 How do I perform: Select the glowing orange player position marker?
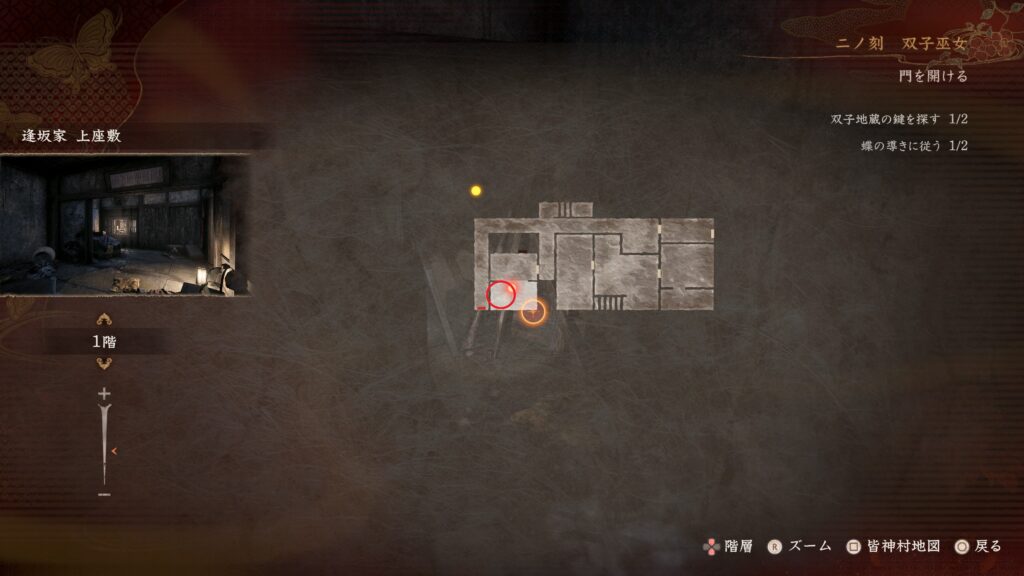tap(534, 313)
